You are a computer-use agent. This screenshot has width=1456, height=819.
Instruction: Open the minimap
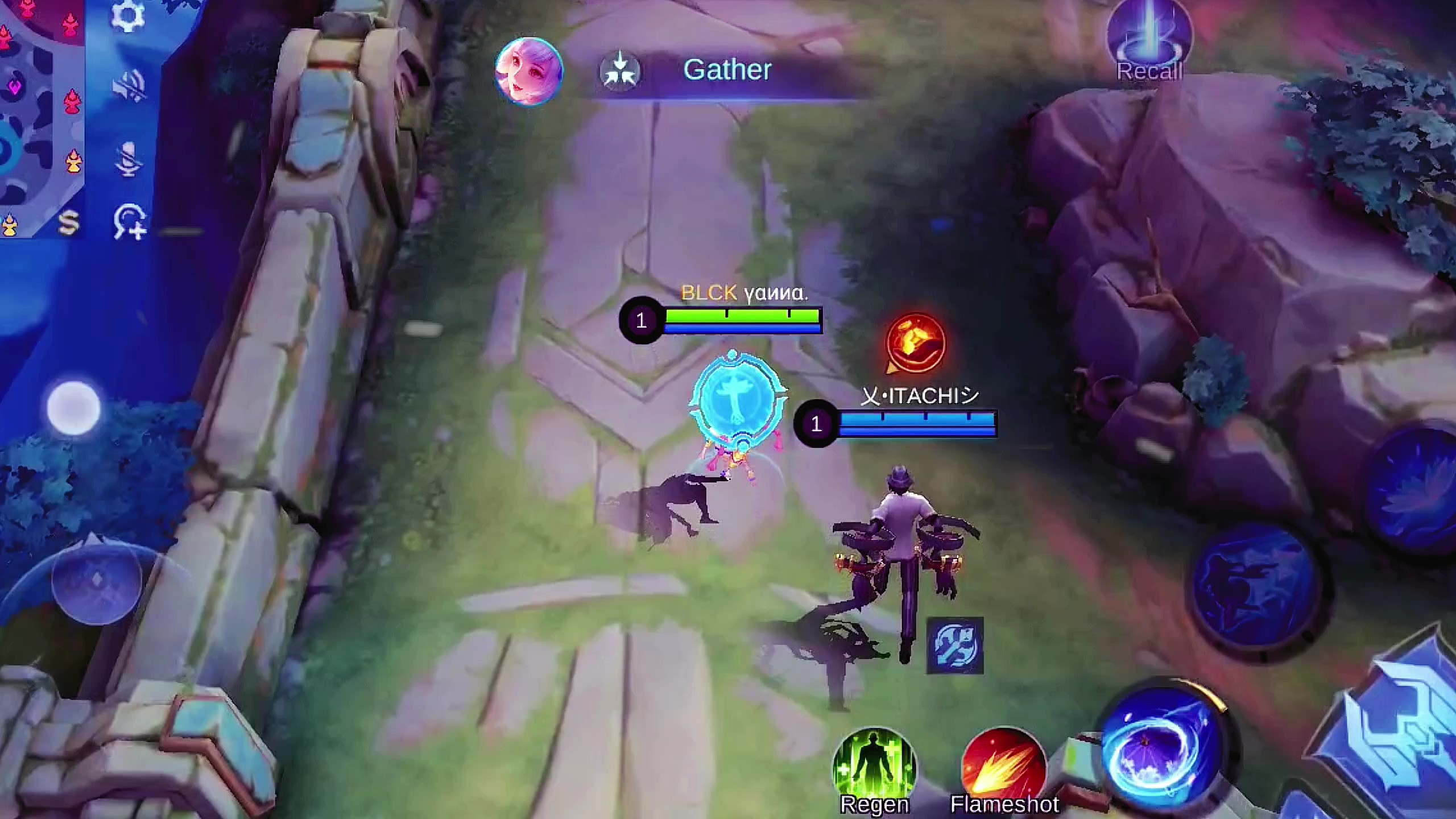click(x=40, y=114)
